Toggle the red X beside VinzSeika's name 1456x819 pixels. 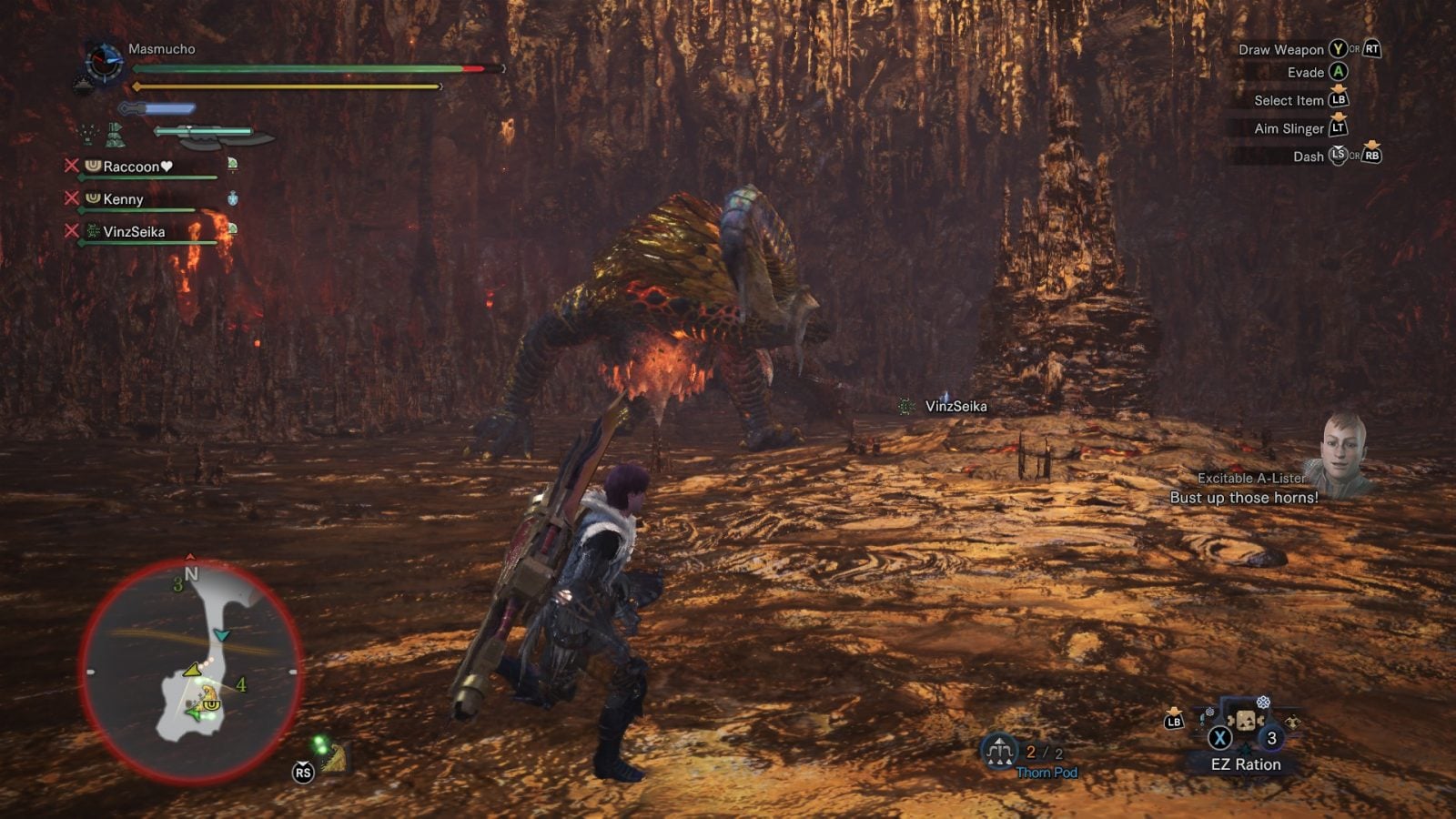(x=70, y=231)
